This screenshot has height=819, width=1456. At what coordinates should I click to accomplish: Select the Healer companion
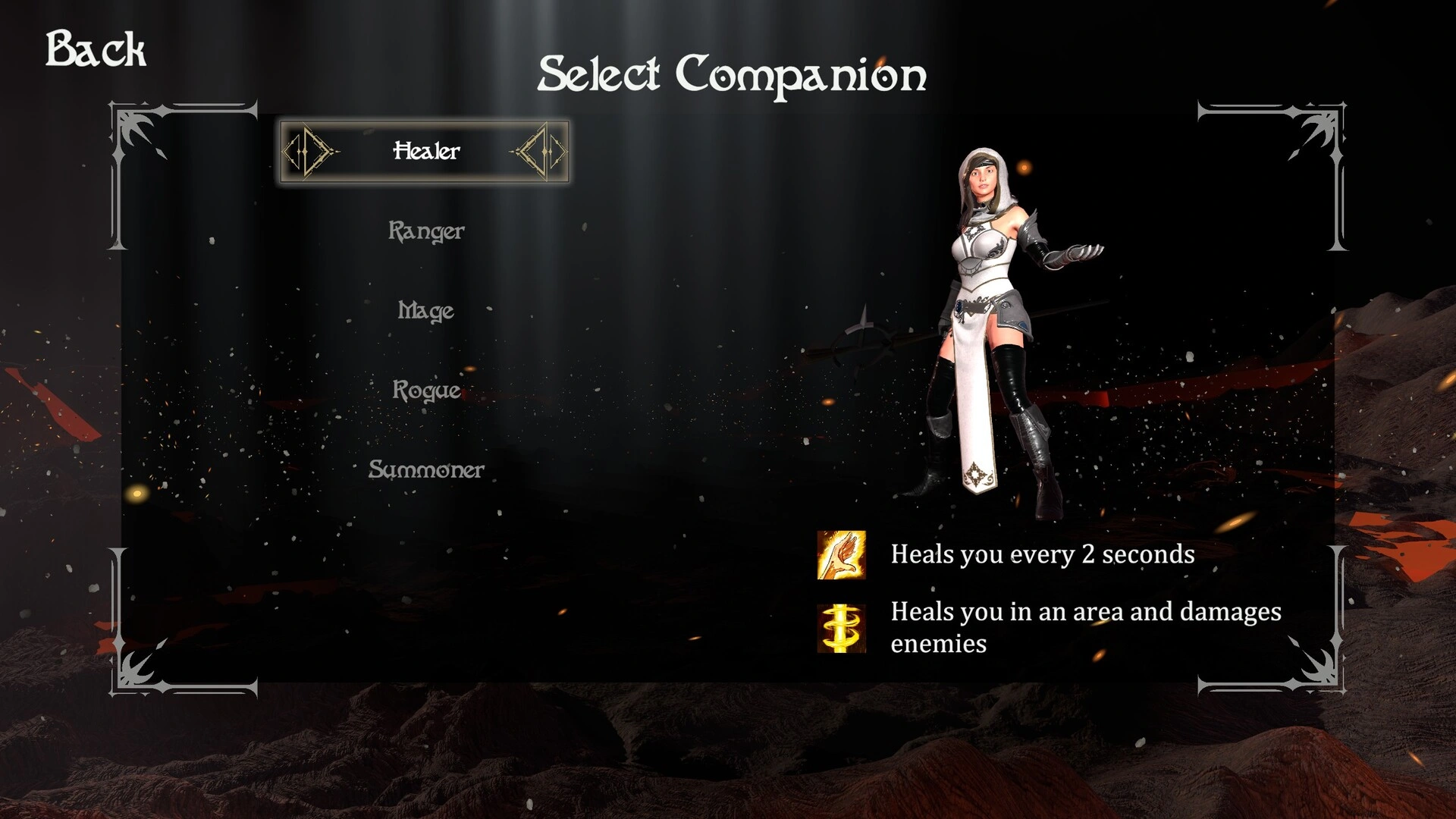coord(425,151)
